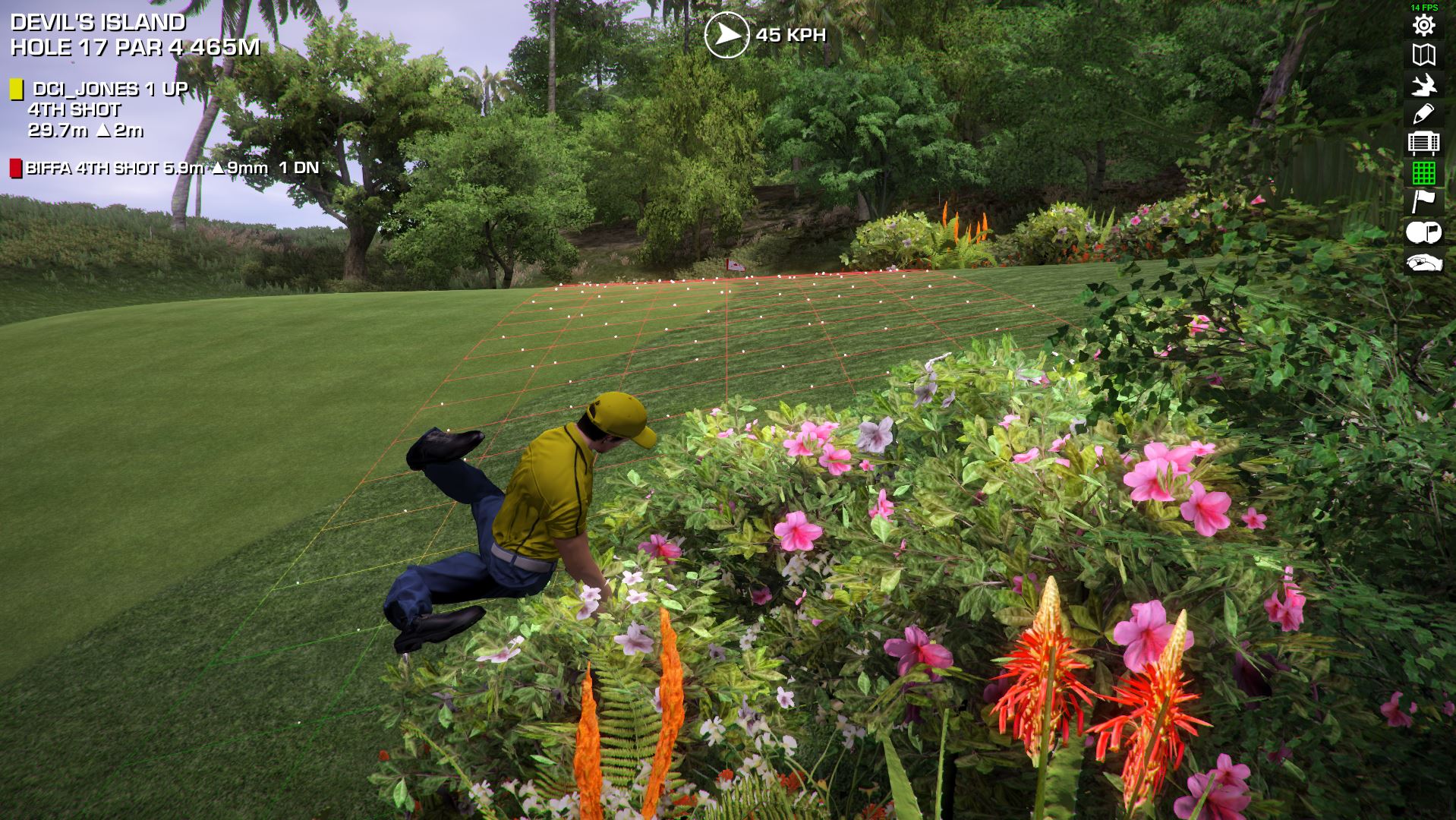Click the white flag icon
1456x820 pixels.
1423,202
